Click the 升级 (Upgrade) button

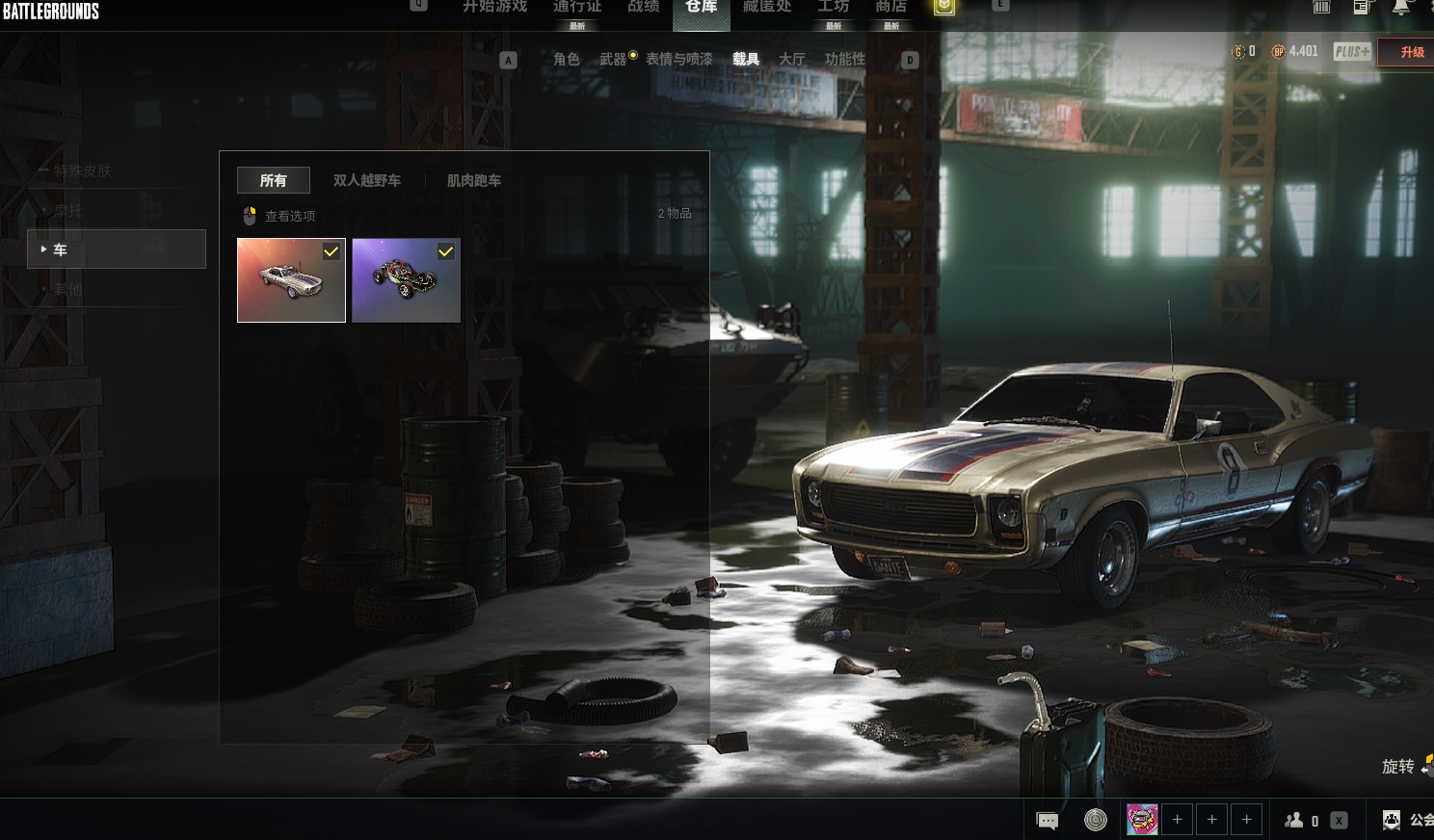1412,52
